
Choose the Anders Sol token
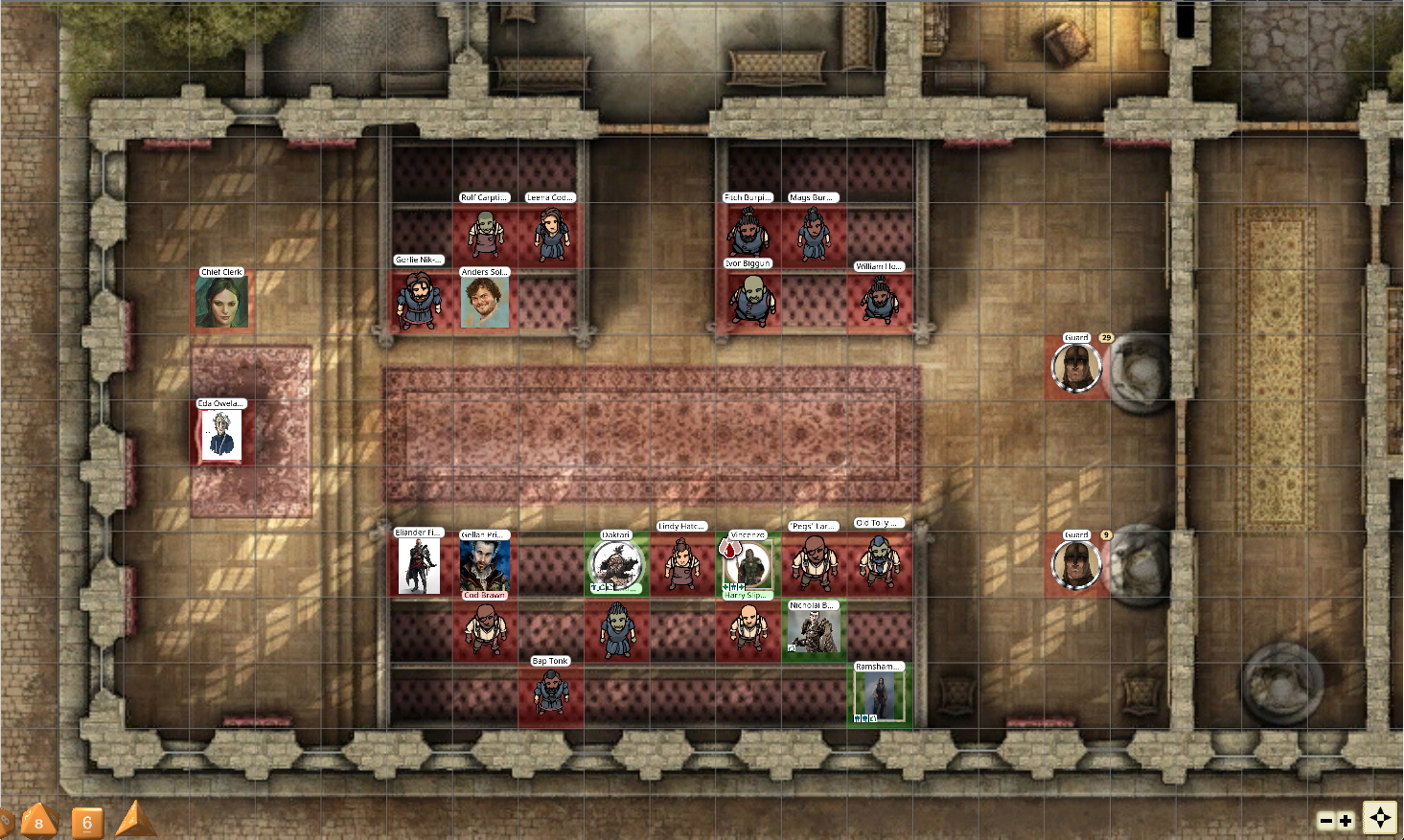[x=485, y=303]
